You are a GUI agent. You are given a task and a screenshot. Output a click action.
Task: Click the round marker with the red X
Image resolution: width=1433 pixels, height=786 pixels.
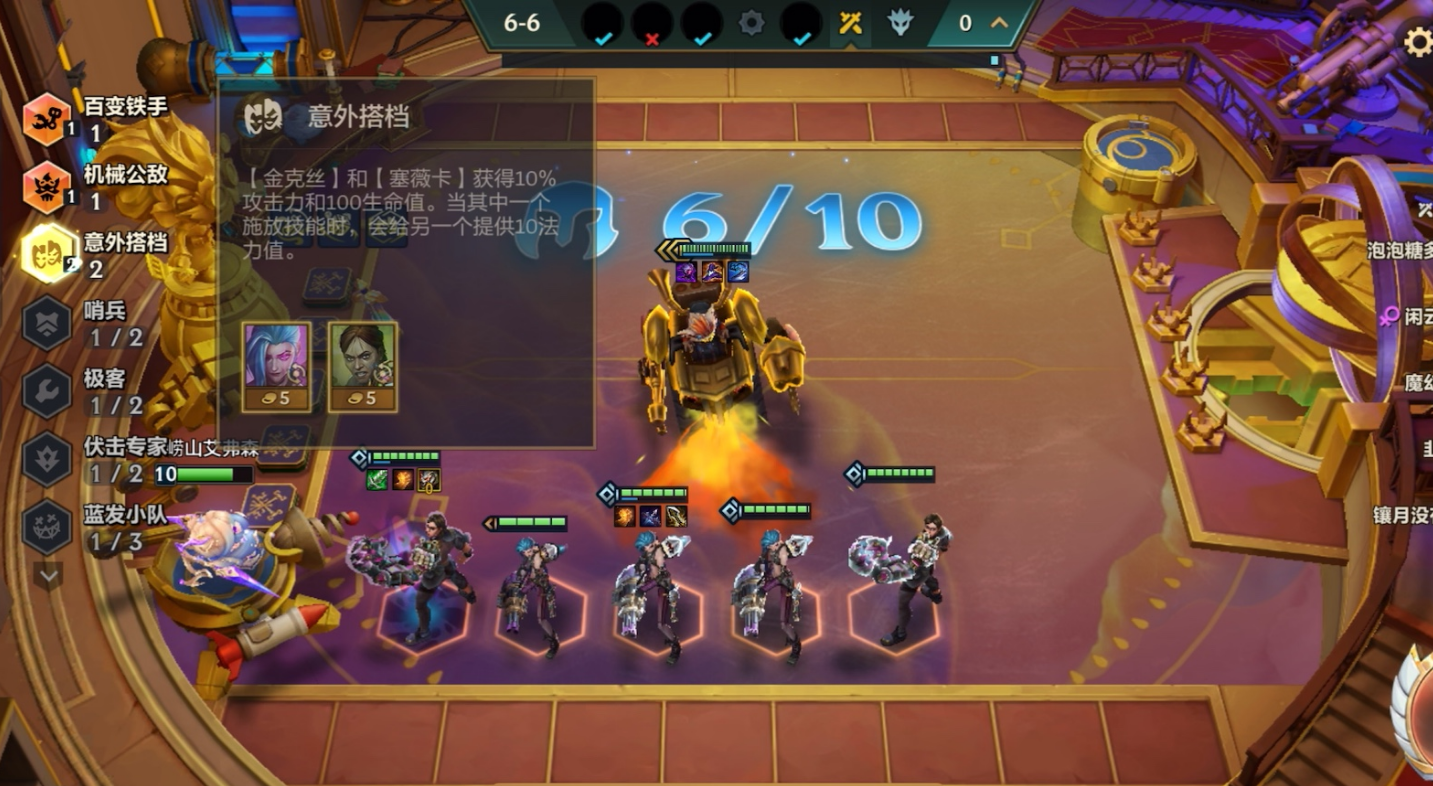tap(652, 24)
